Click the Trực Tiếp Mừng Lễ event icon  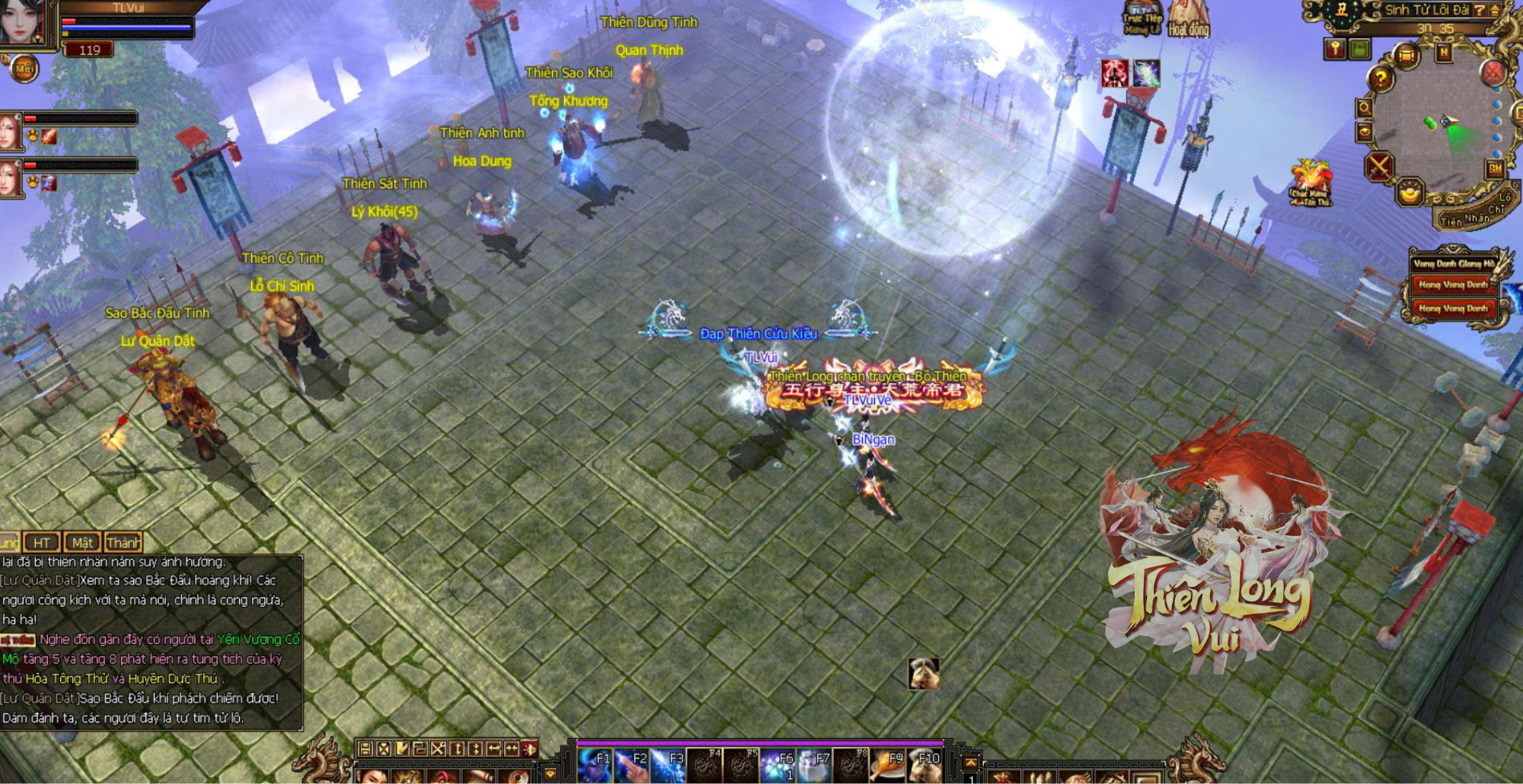[1142, 19]
